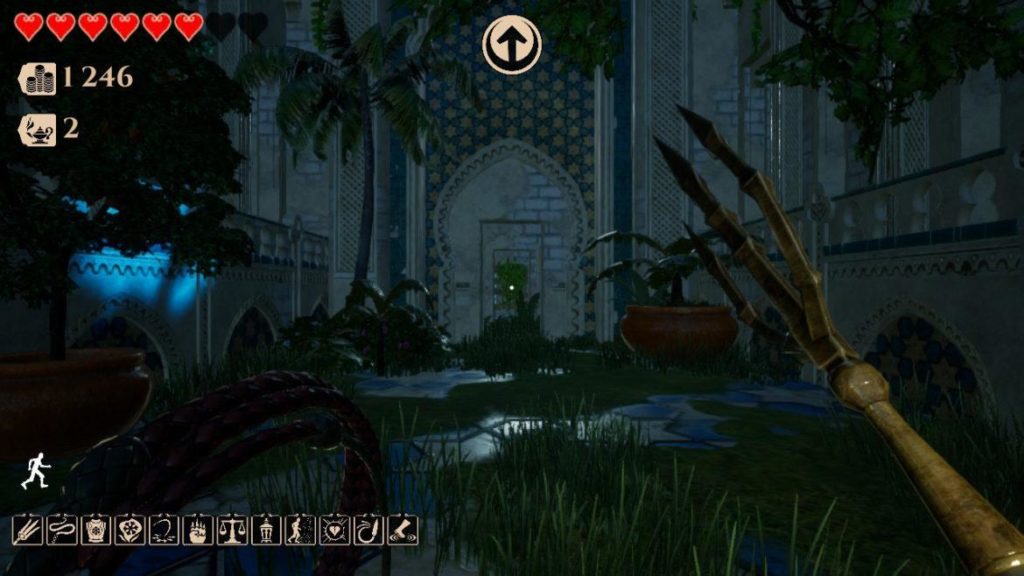The image size is (1024, 576).
Task: Select the raised fist perk icon
Action: tap(198, 530)
